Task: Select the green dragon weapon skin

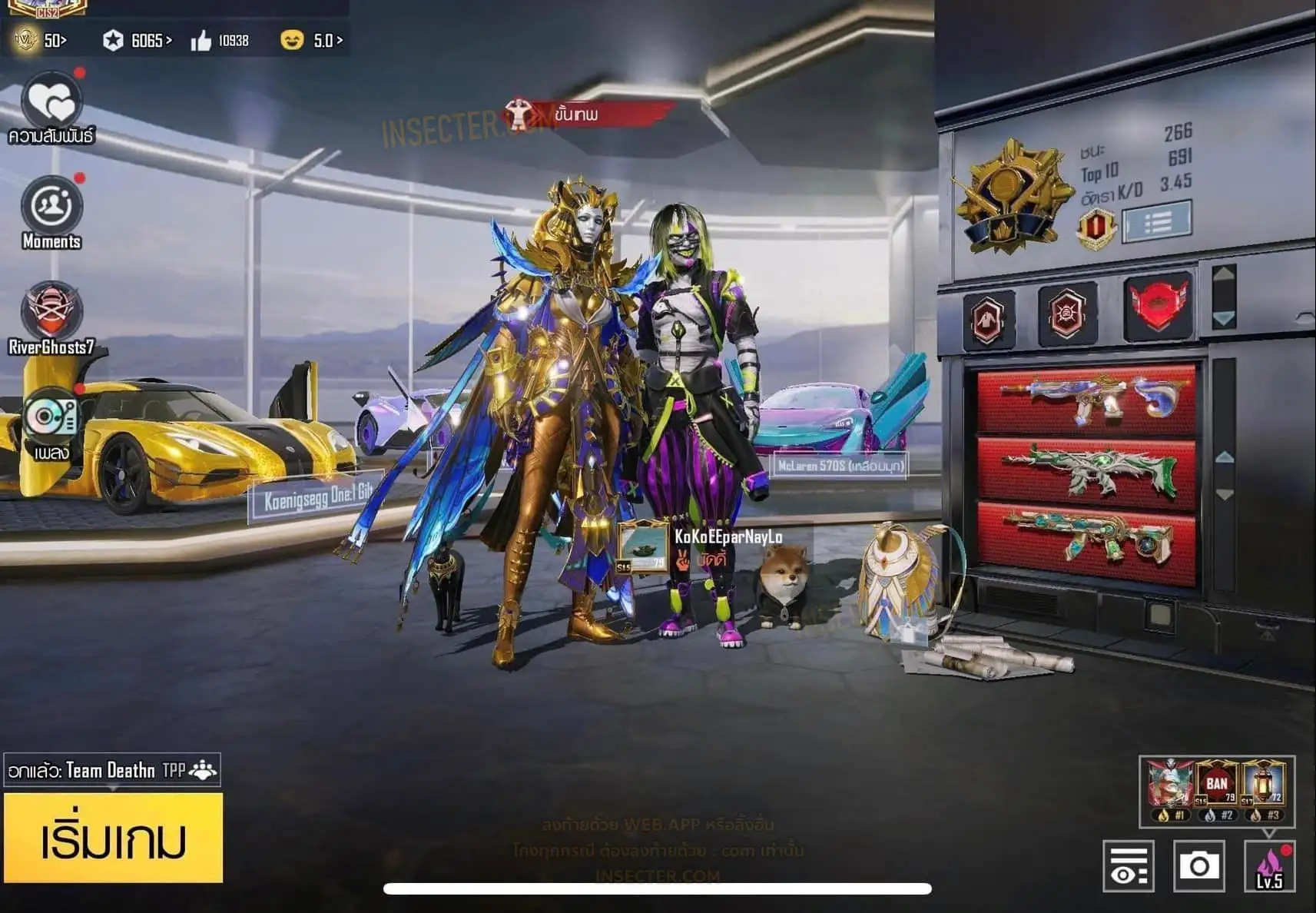Action: 1086,470
